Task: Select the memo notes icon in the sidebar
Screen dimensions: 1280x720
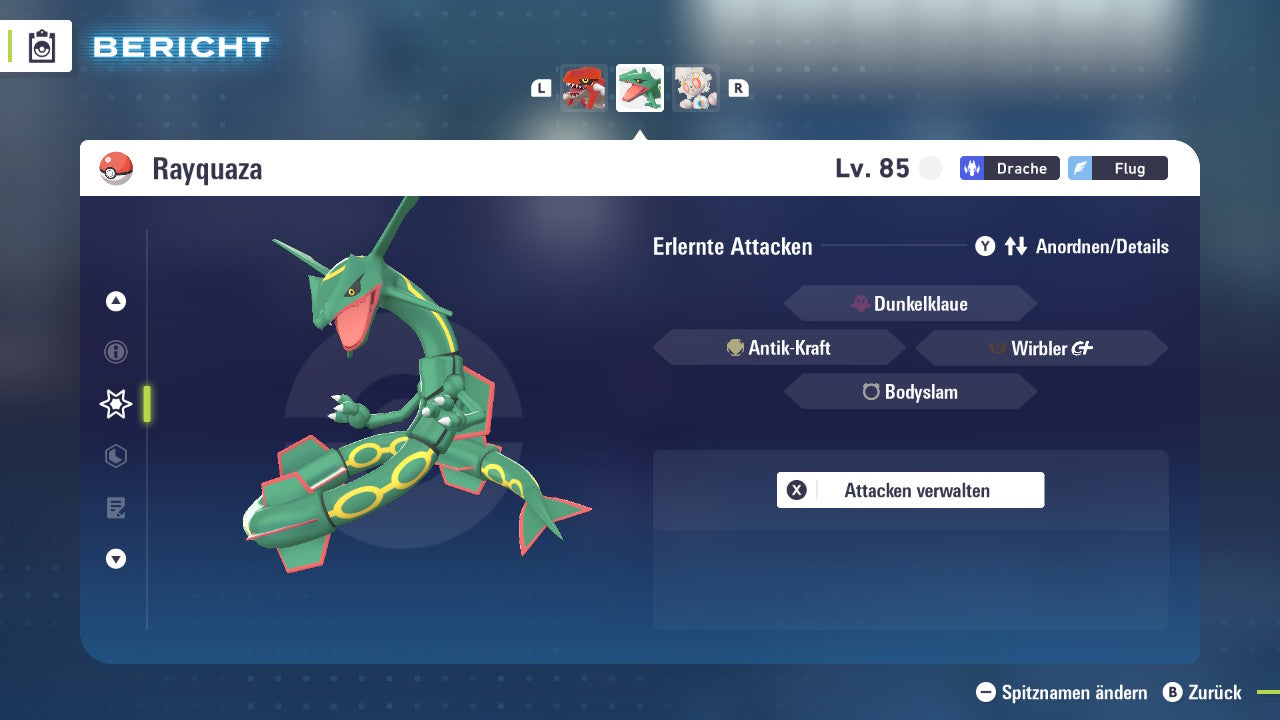Action: coord(115,508)
